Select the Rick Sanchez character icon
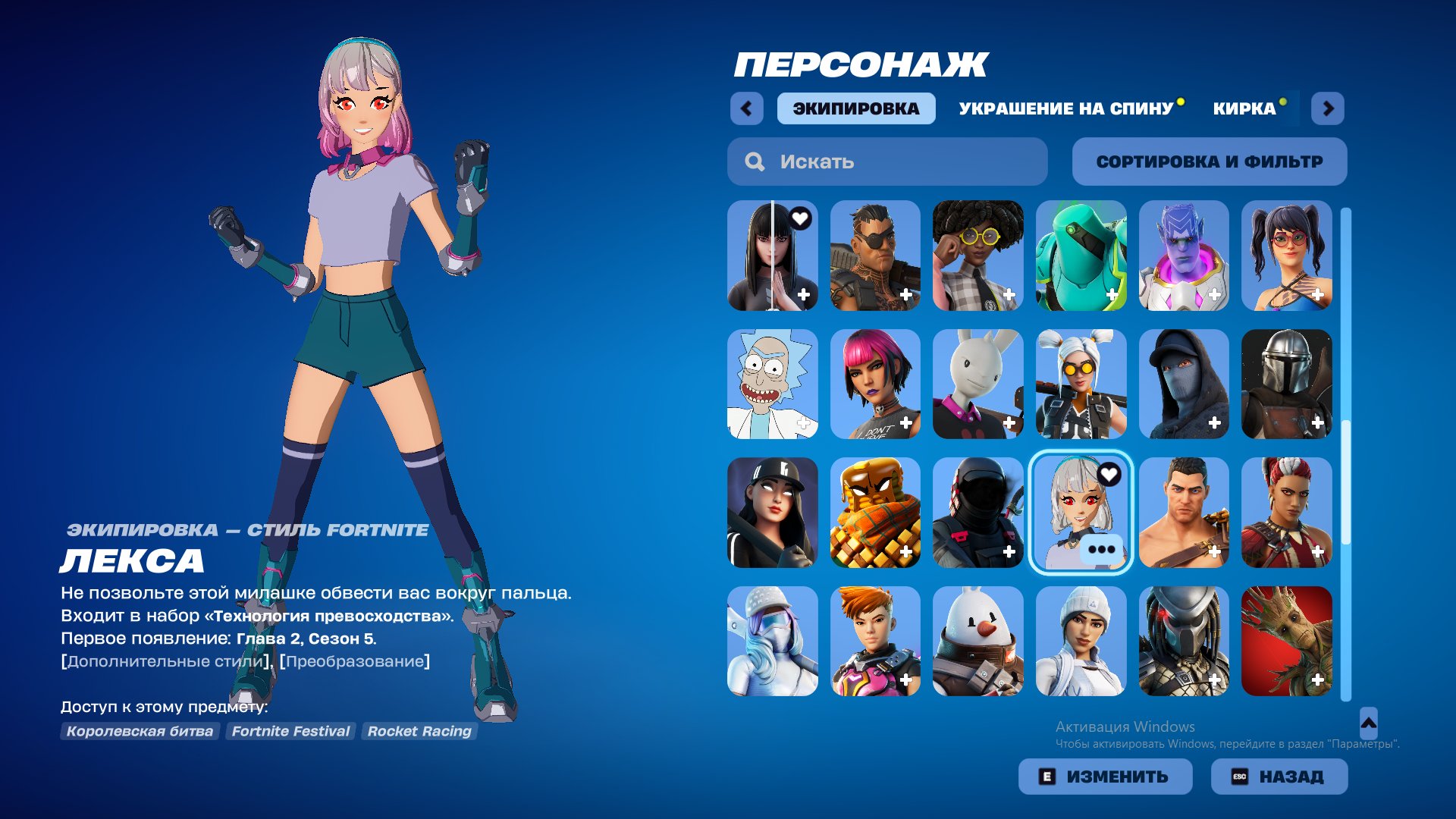This screenshot has width=1456, height=819. tap(772, 384)
